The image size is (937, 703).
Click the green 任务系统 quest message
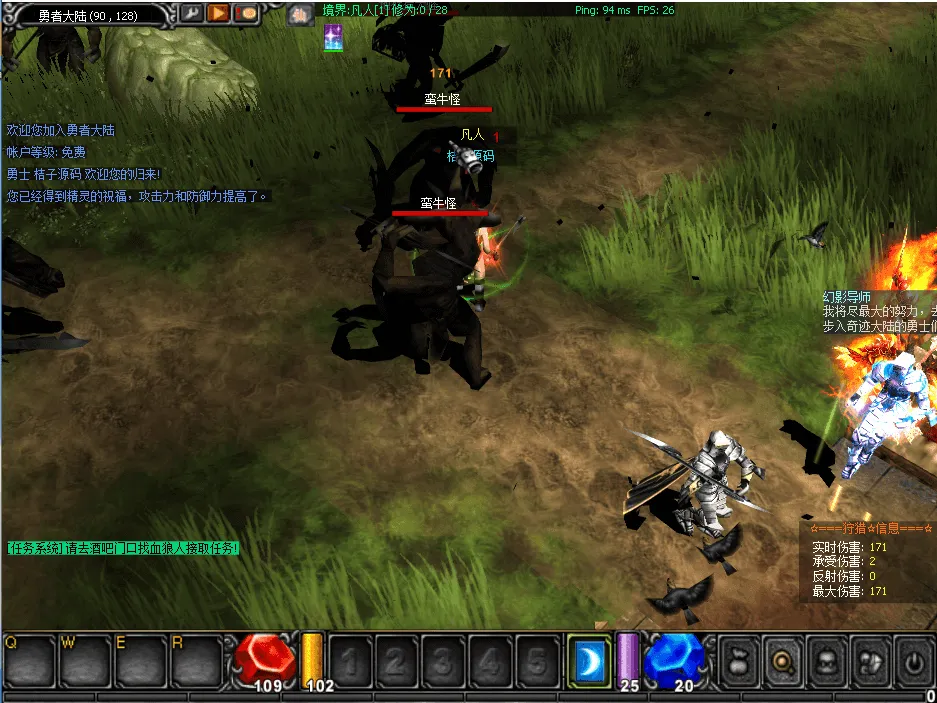[x=123, y=548]
